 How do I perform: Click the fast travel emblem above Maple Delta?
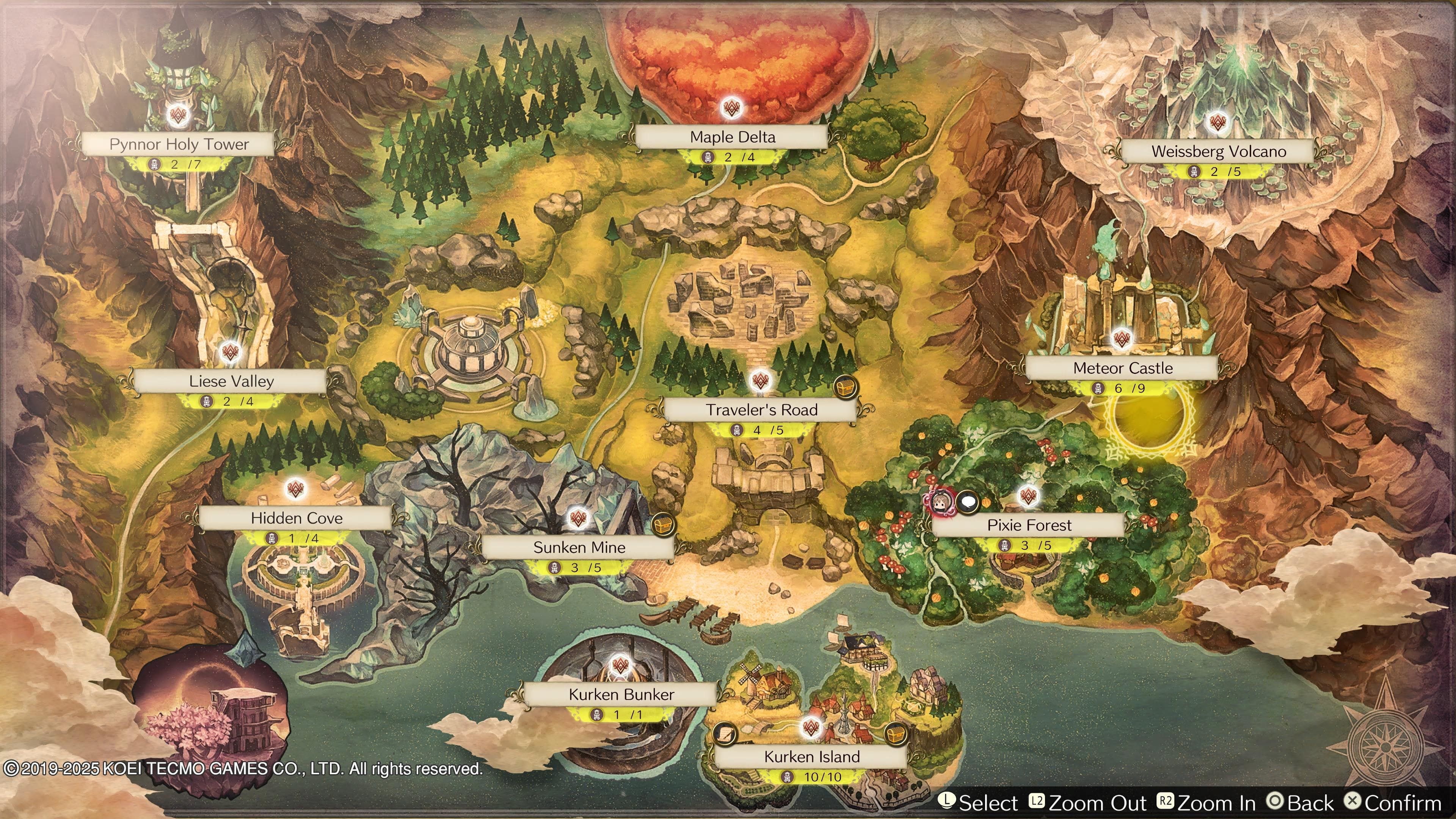pyautogui.click(x=732, y=107)
